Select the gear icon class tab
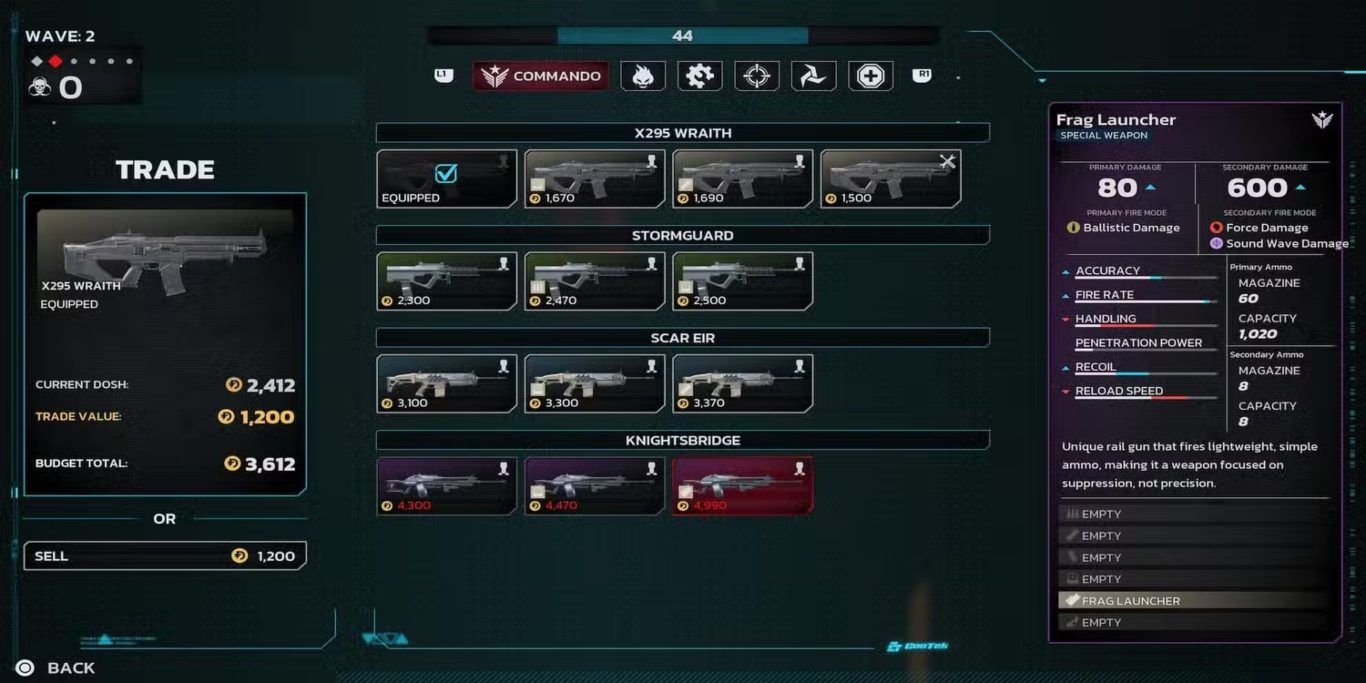Image resolution: width=1366 pixels, height=683 pixels. [700, 76]
